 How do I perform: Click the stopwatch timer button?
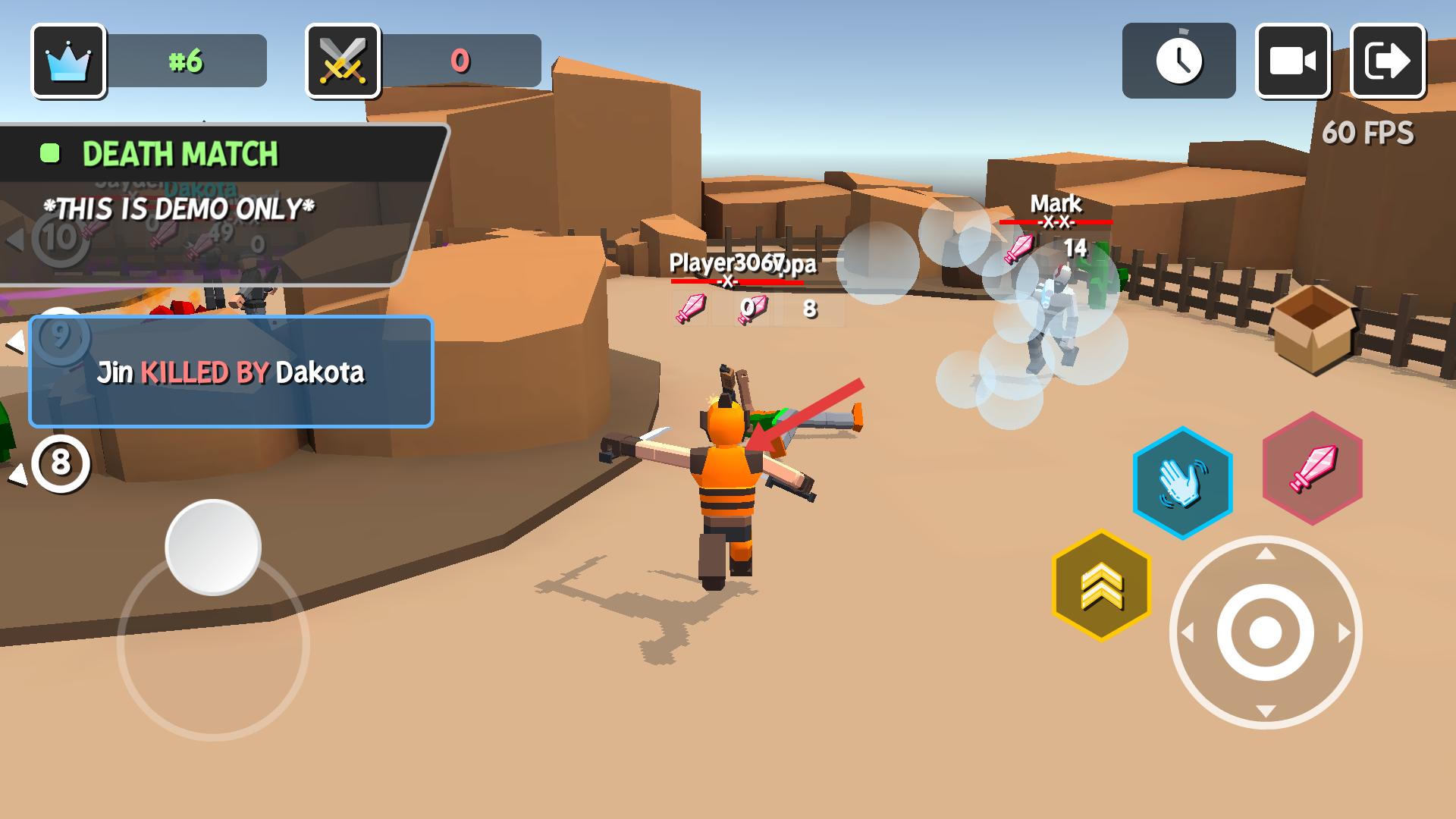click(1178, 61)
